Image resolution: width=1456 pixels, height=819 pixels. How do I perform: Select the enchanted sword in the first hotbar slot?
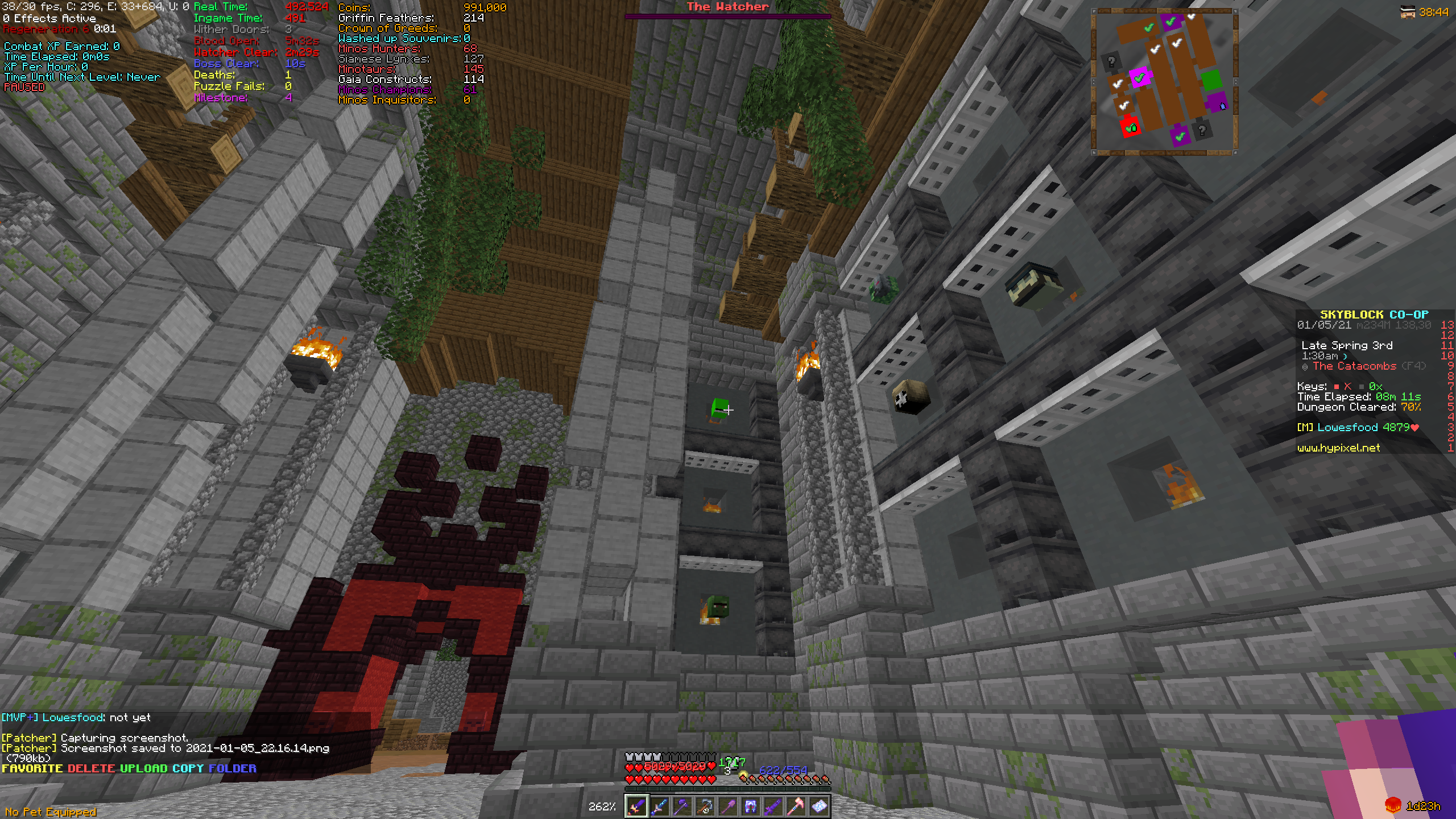[x=636, y=805]
